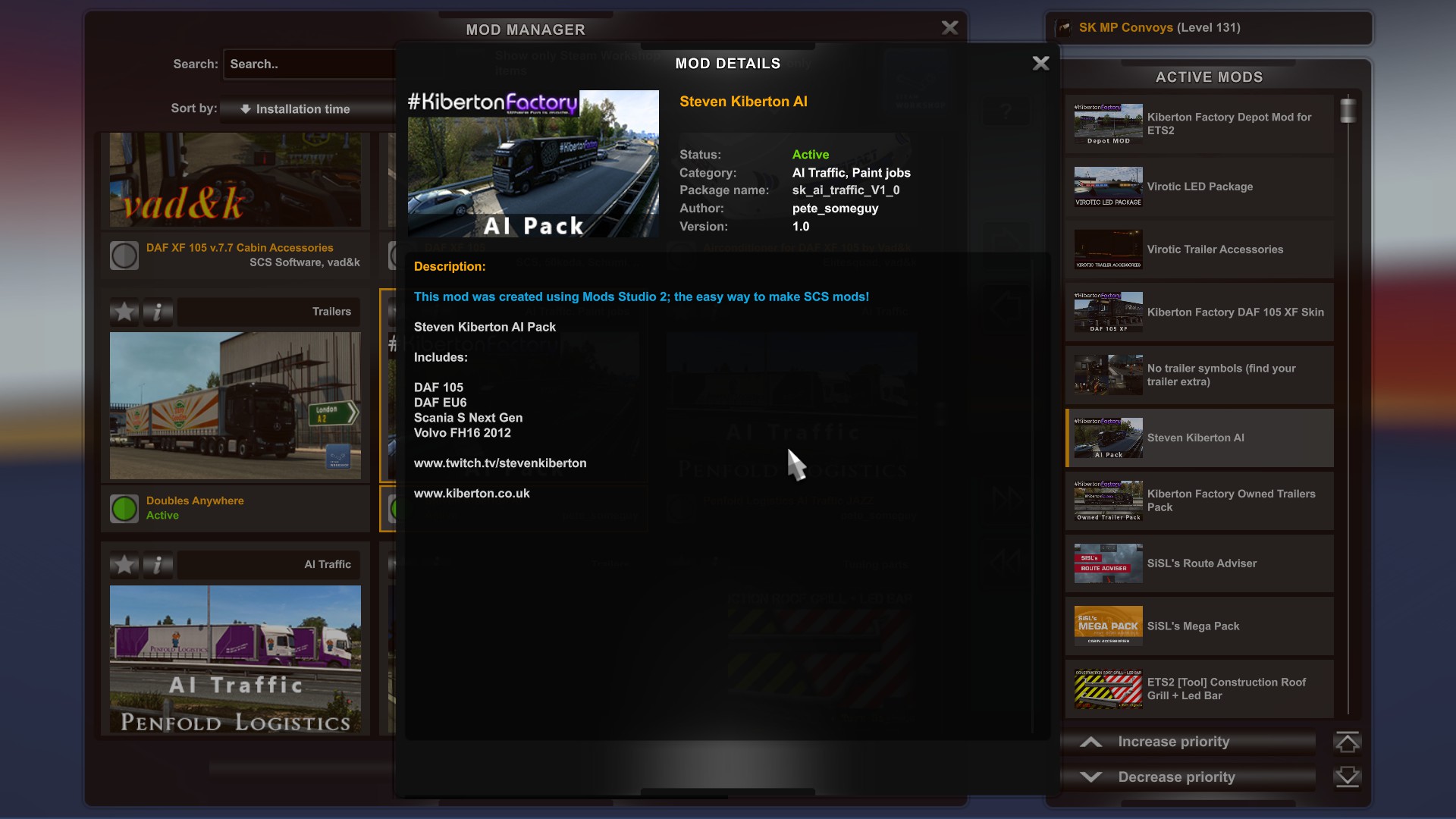
Task: Open www.kiberton.co.uk link
Action: (472, 493)
